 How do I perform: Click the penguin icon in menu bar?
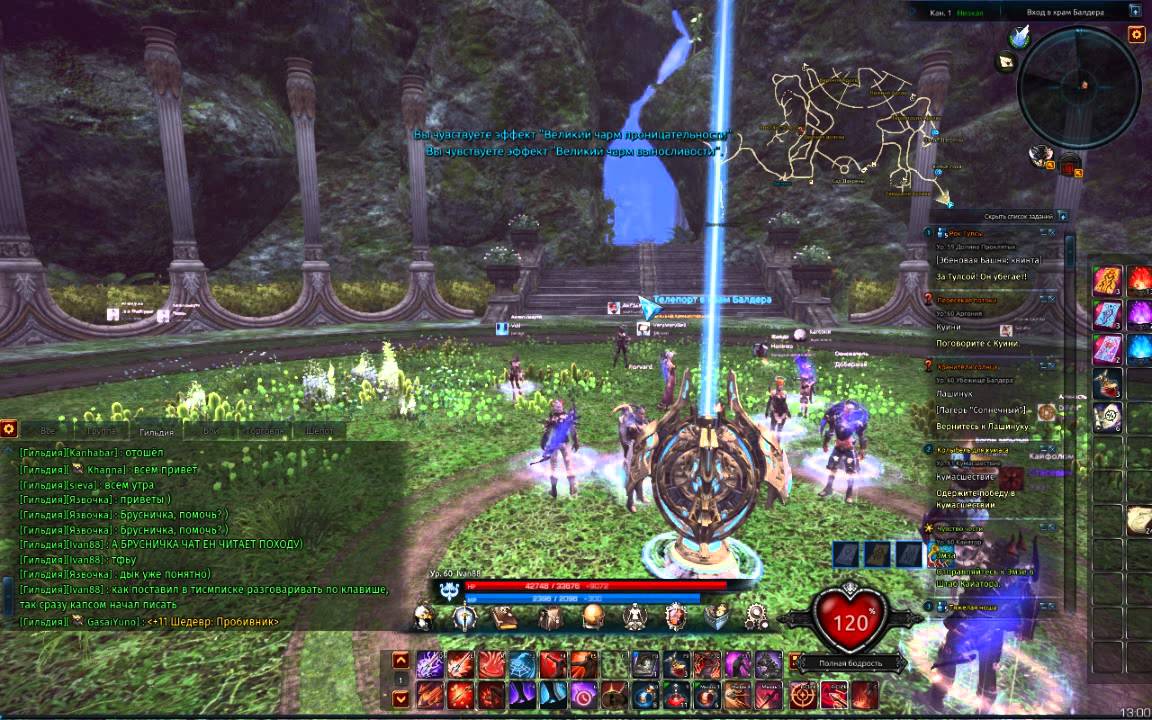point(424,619)
